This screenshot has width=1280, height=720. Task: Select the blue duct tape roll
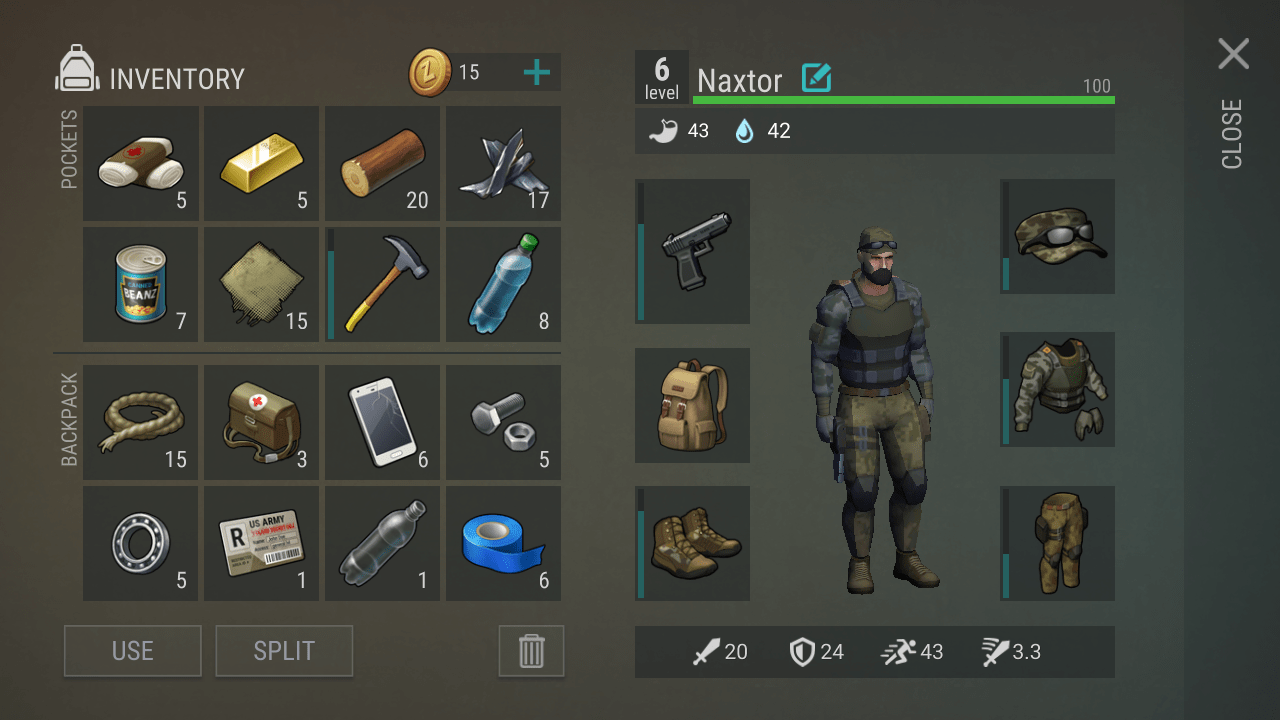pos(503,543)
